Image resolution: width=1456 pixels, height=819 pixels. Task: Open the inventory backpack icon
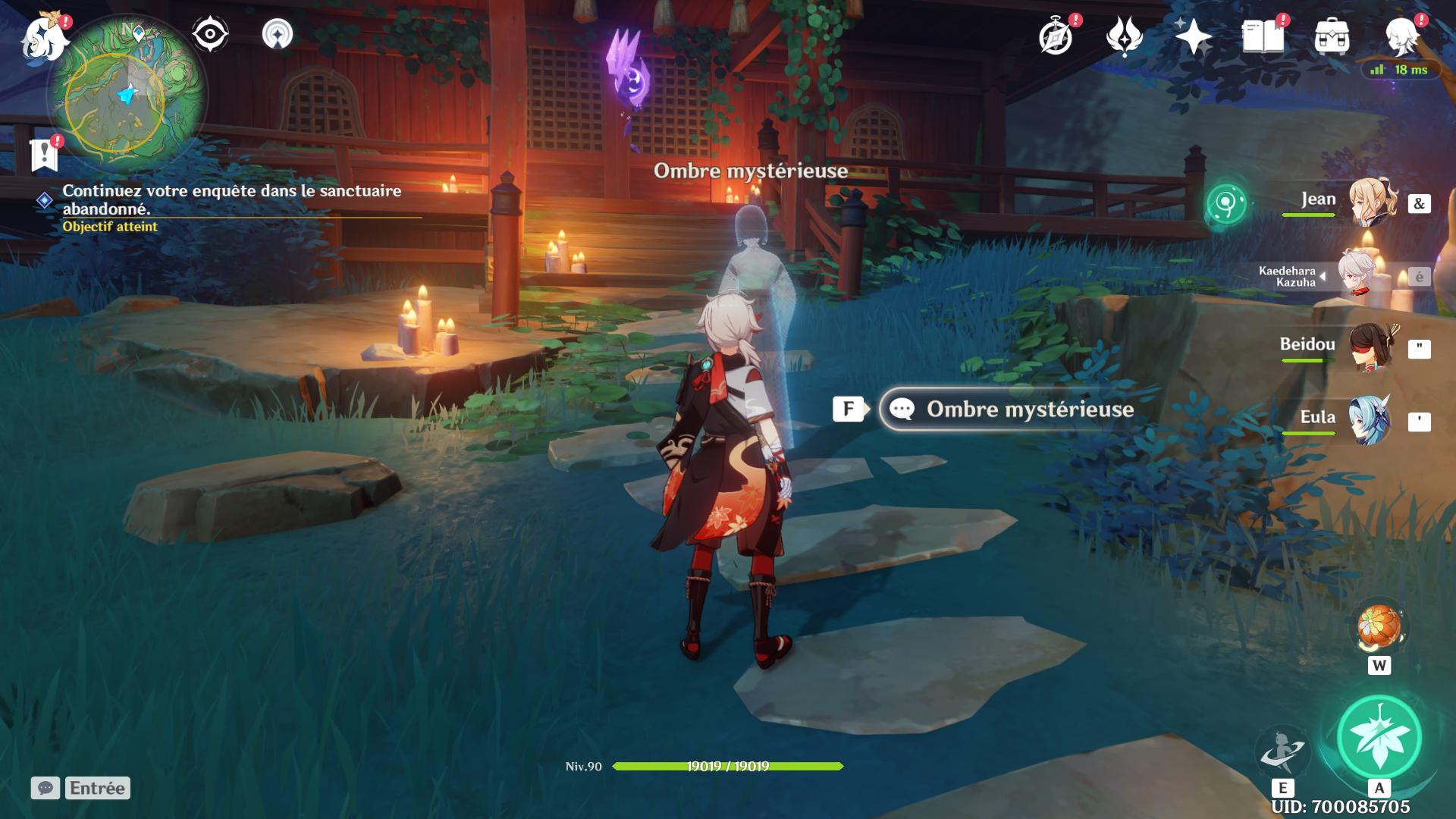(1332, 36)
